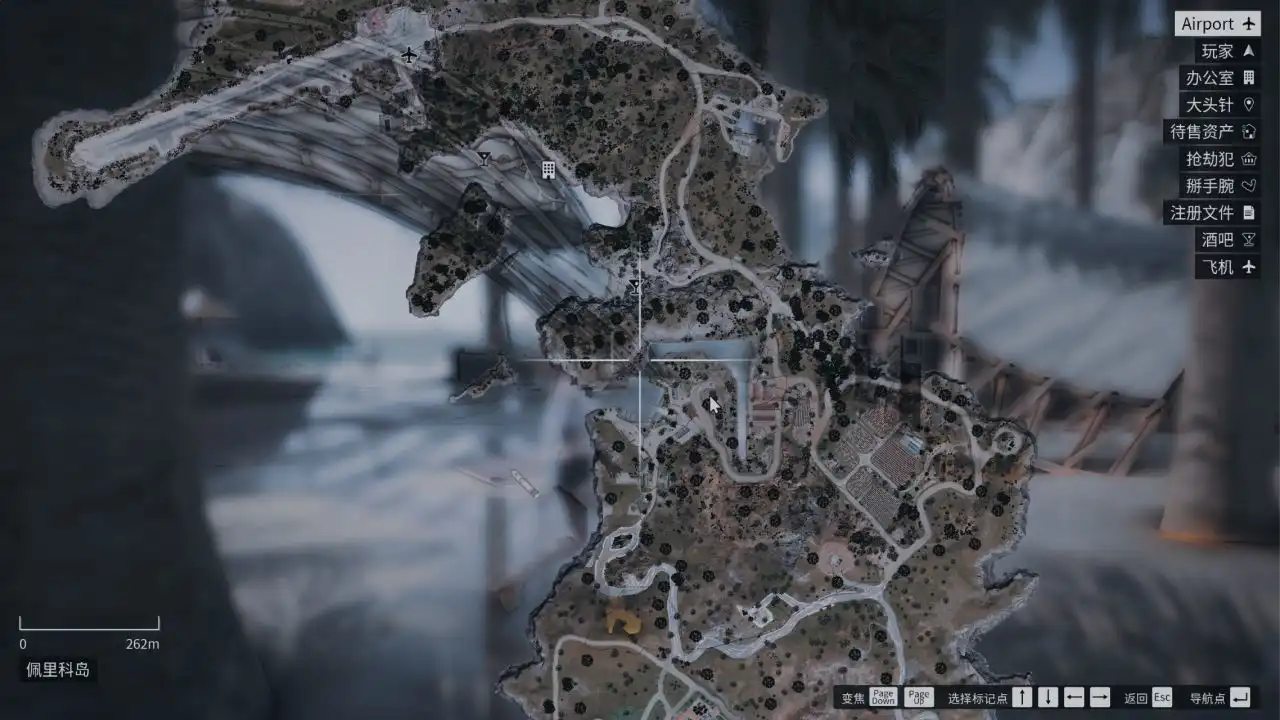Image resolution: width=1280 pixels, height=720 pixels.
Task: Select the map pin icon next to 大头针
Action: (1248, 104)
